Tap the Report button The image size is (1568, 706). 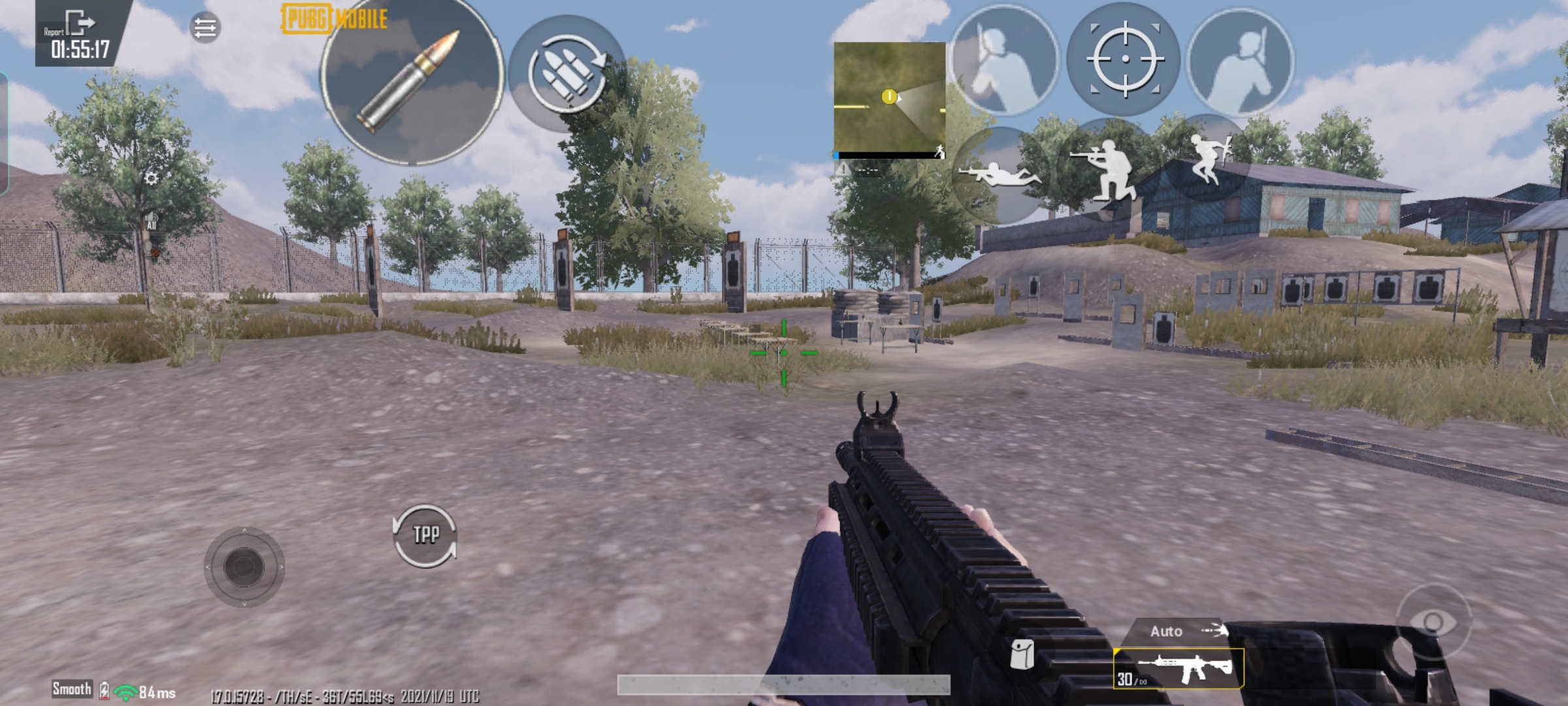click(54, 31)
